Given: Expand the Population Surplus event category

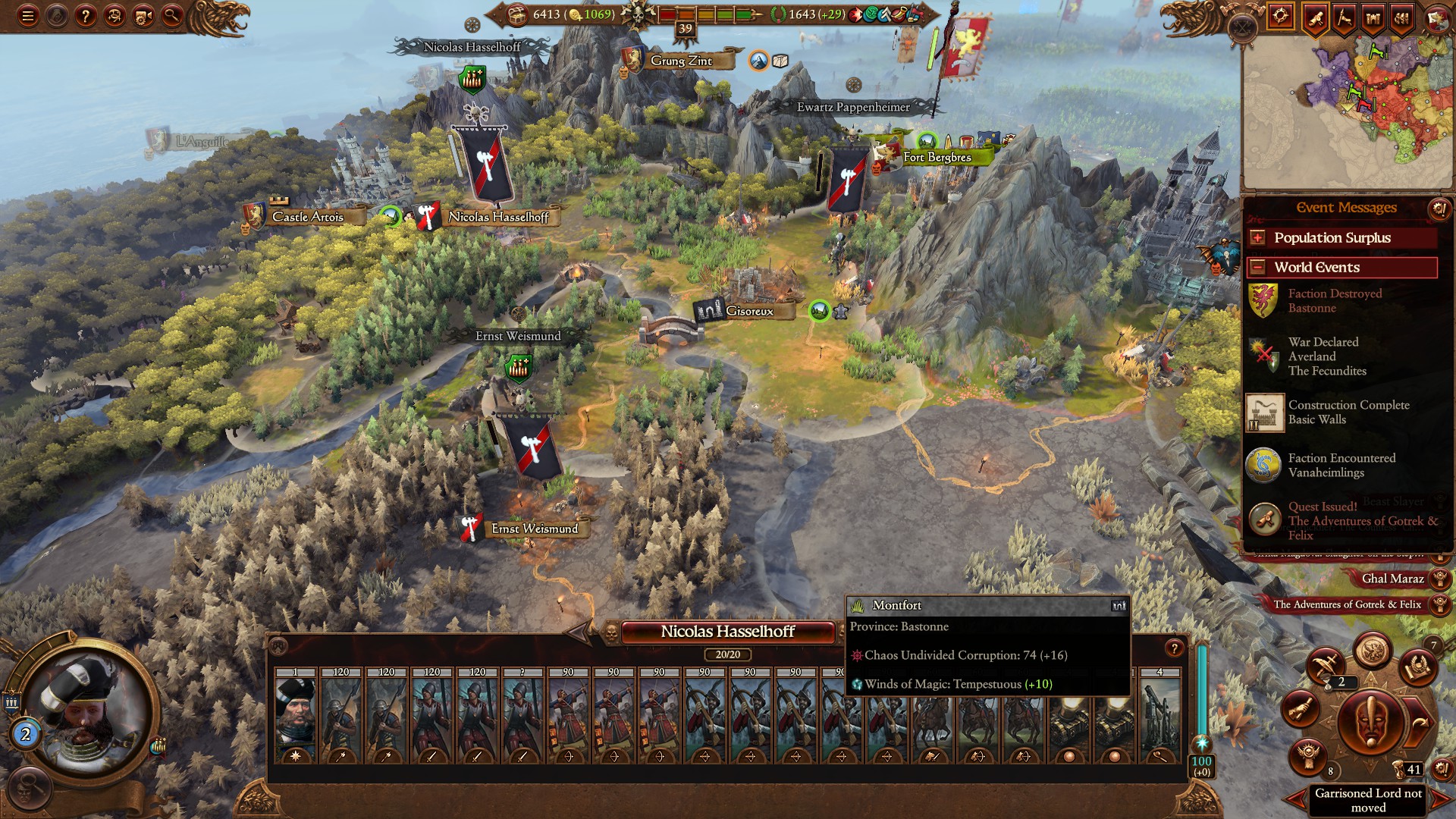Looking at the screenshot, I should pos(1257,238).
